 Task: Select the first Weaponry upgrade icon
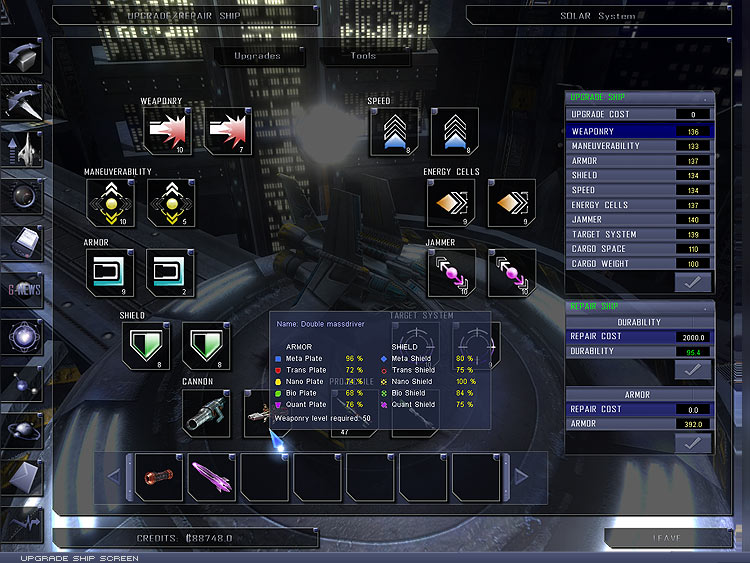[167, 131]
